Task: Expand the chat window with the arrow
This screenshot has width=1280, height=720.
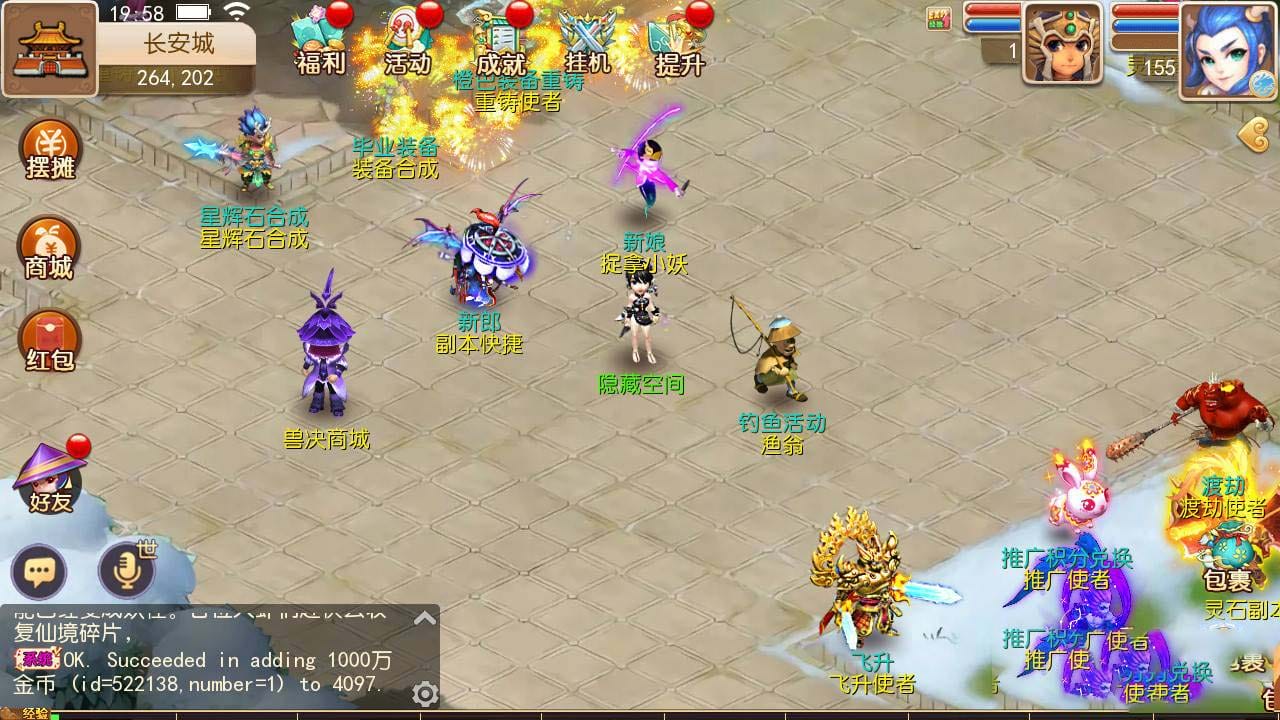Action: coord(425,616)
